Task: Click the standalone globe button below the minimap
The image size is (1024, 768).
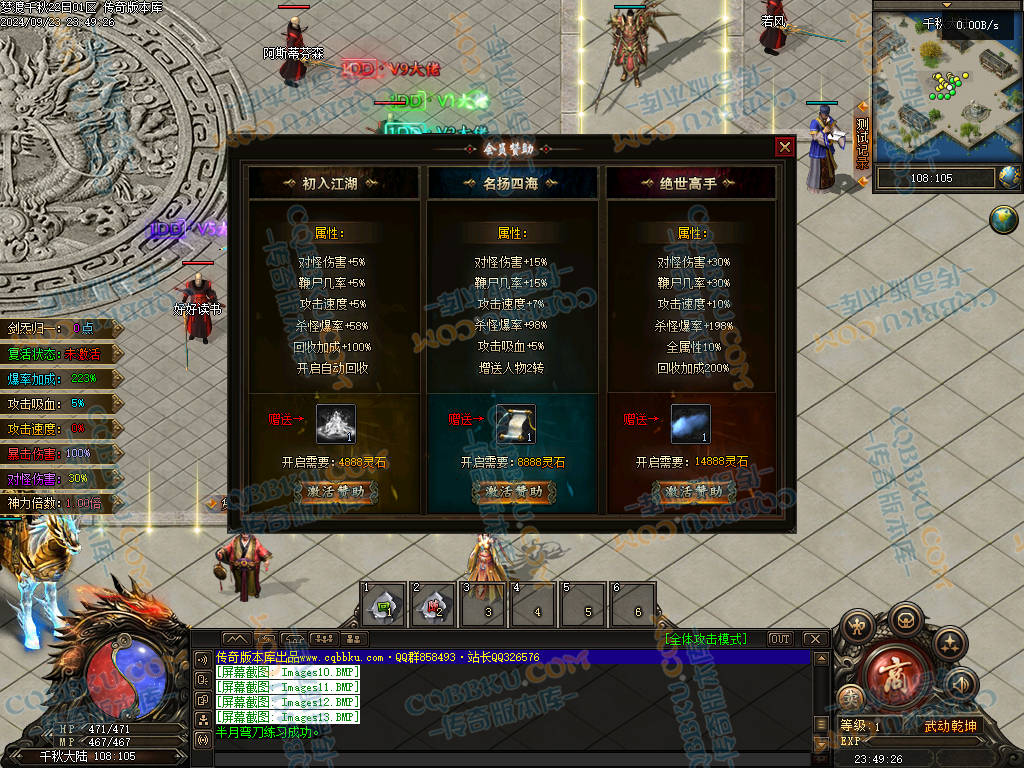Action: (1003, 219)
